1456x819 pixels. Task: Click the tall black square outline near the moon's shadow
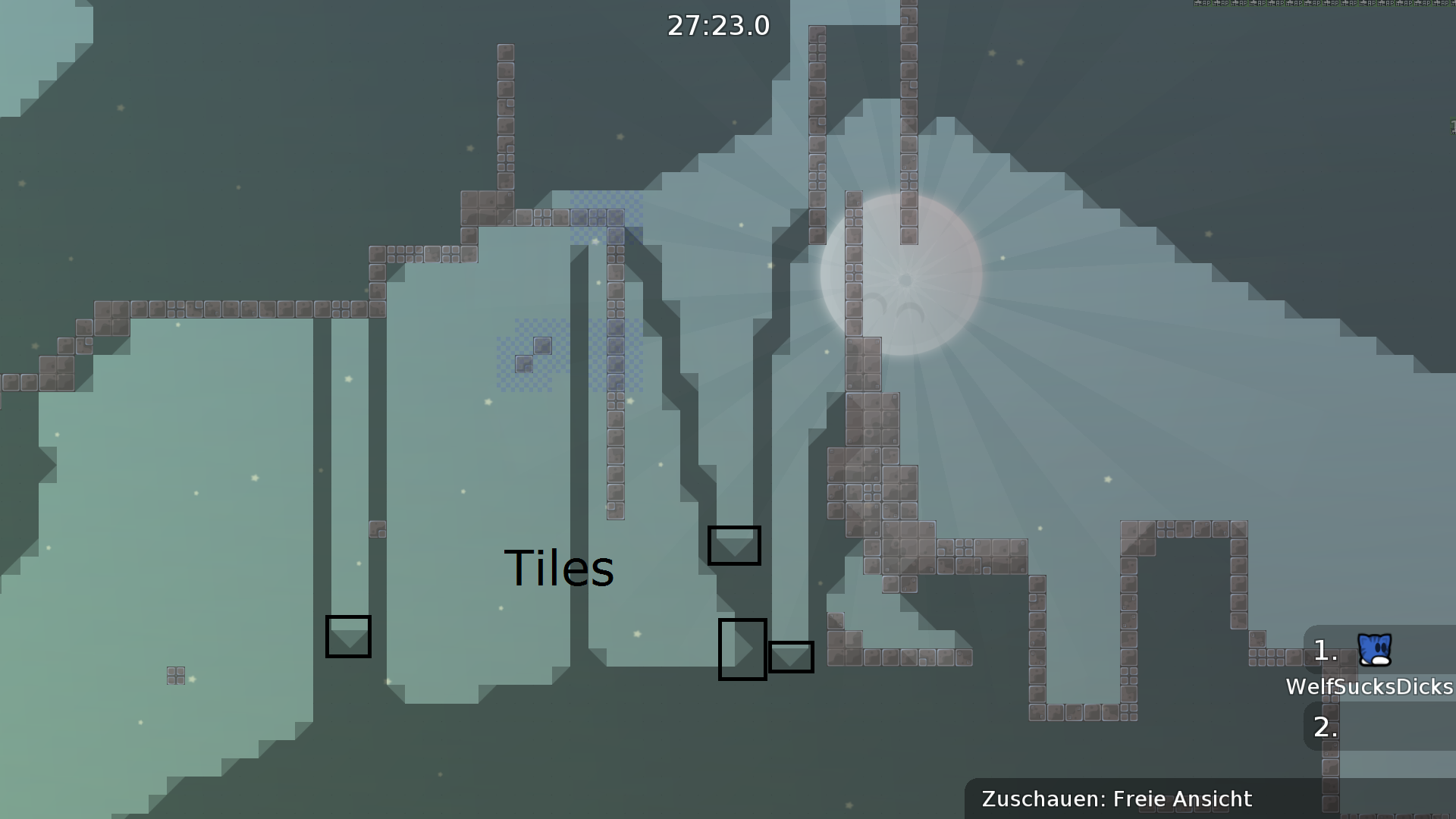pos(742,648)
